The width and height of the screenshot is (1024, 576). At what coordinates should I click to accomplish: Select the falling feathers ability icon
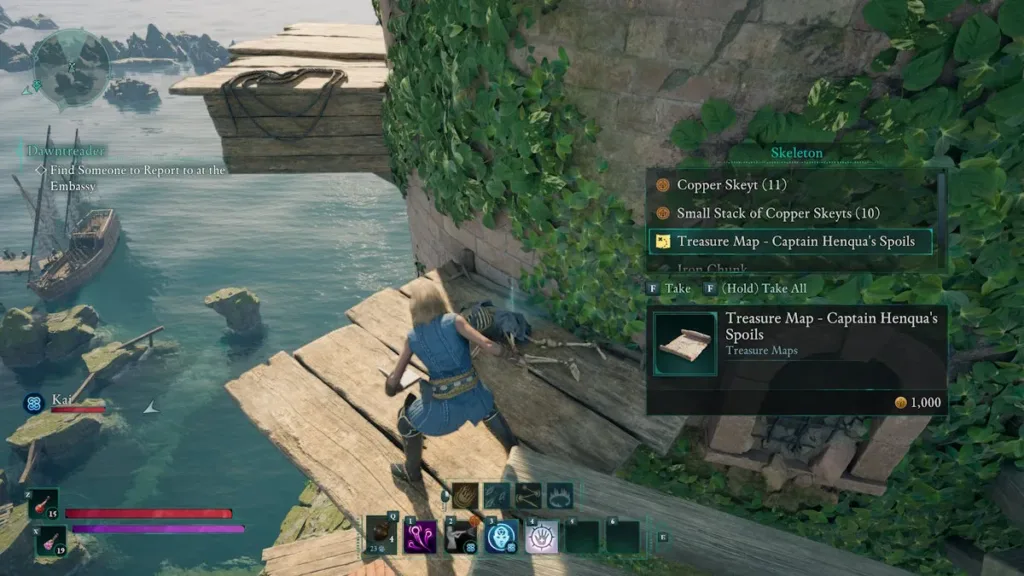click(x=497, y=495)
